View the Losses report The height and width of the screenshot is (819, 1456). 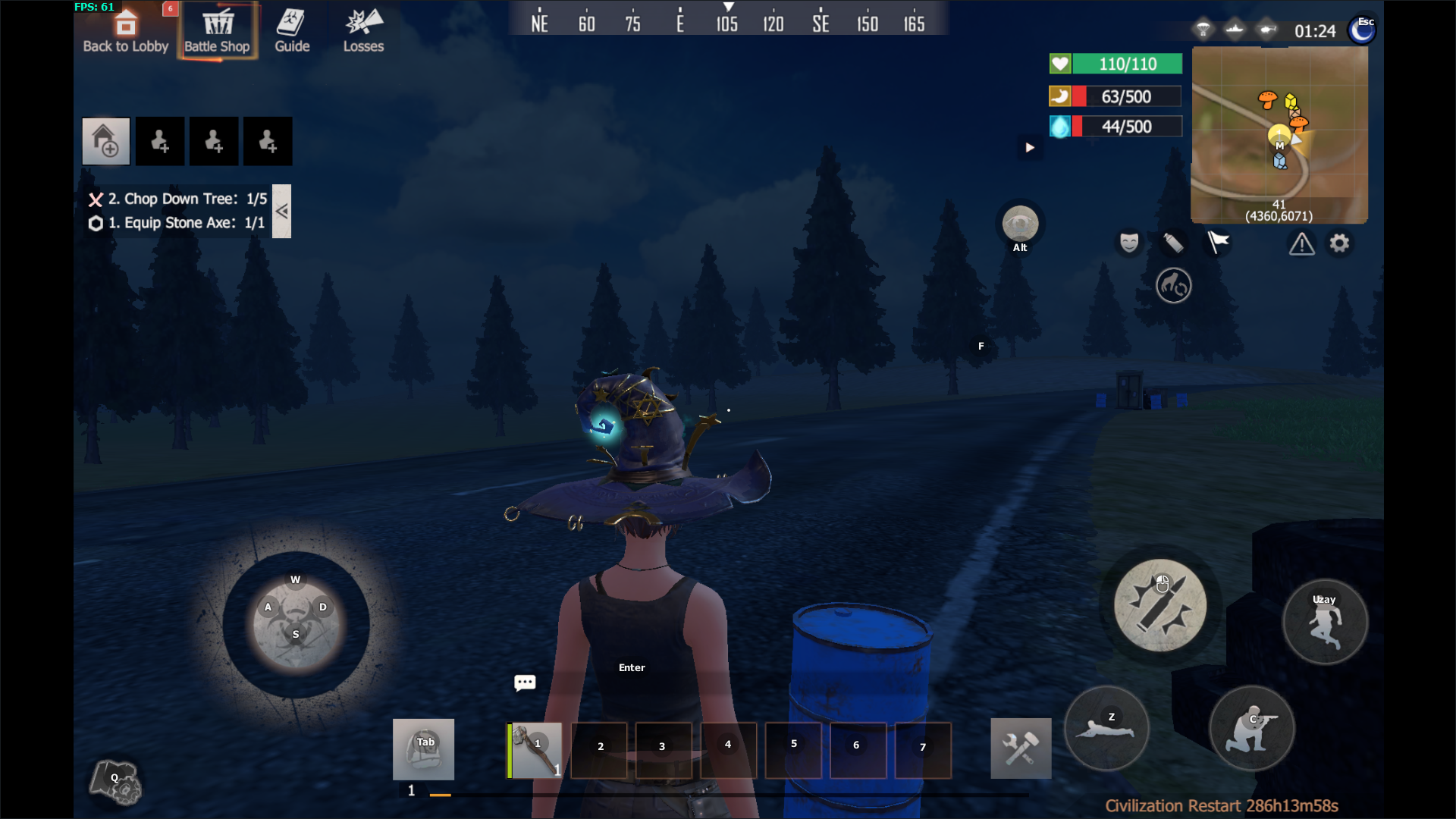(363, 32)
